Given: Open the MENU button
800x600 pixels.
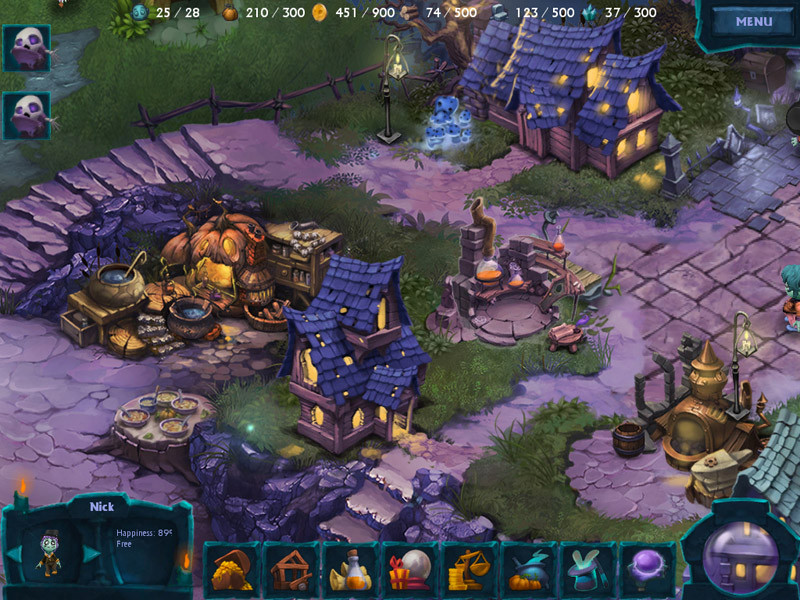Looking at the screenshot, I should click(x=753, y=21).
